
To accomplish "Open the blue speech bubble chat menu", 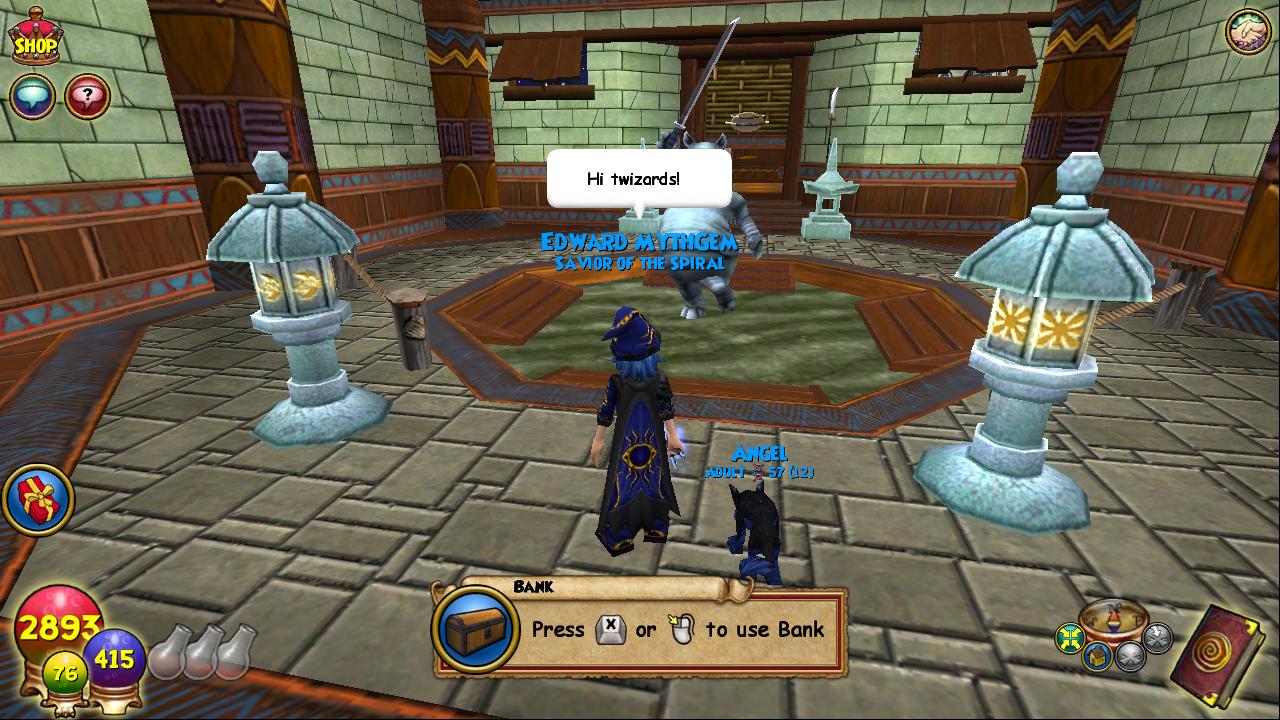I will point(32,97).
